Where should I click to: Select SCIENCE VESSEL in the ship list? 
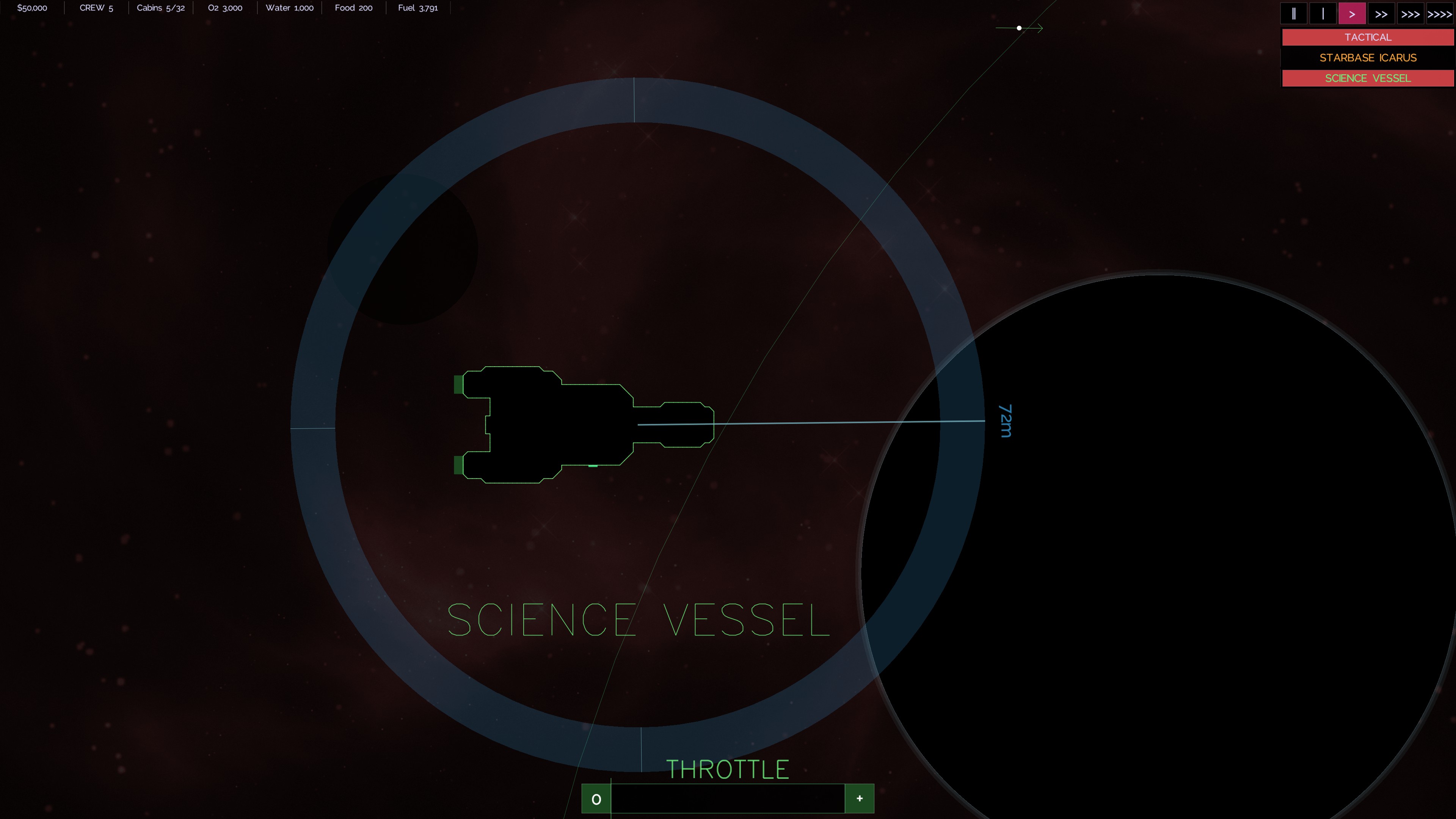tap(1367, 78)
